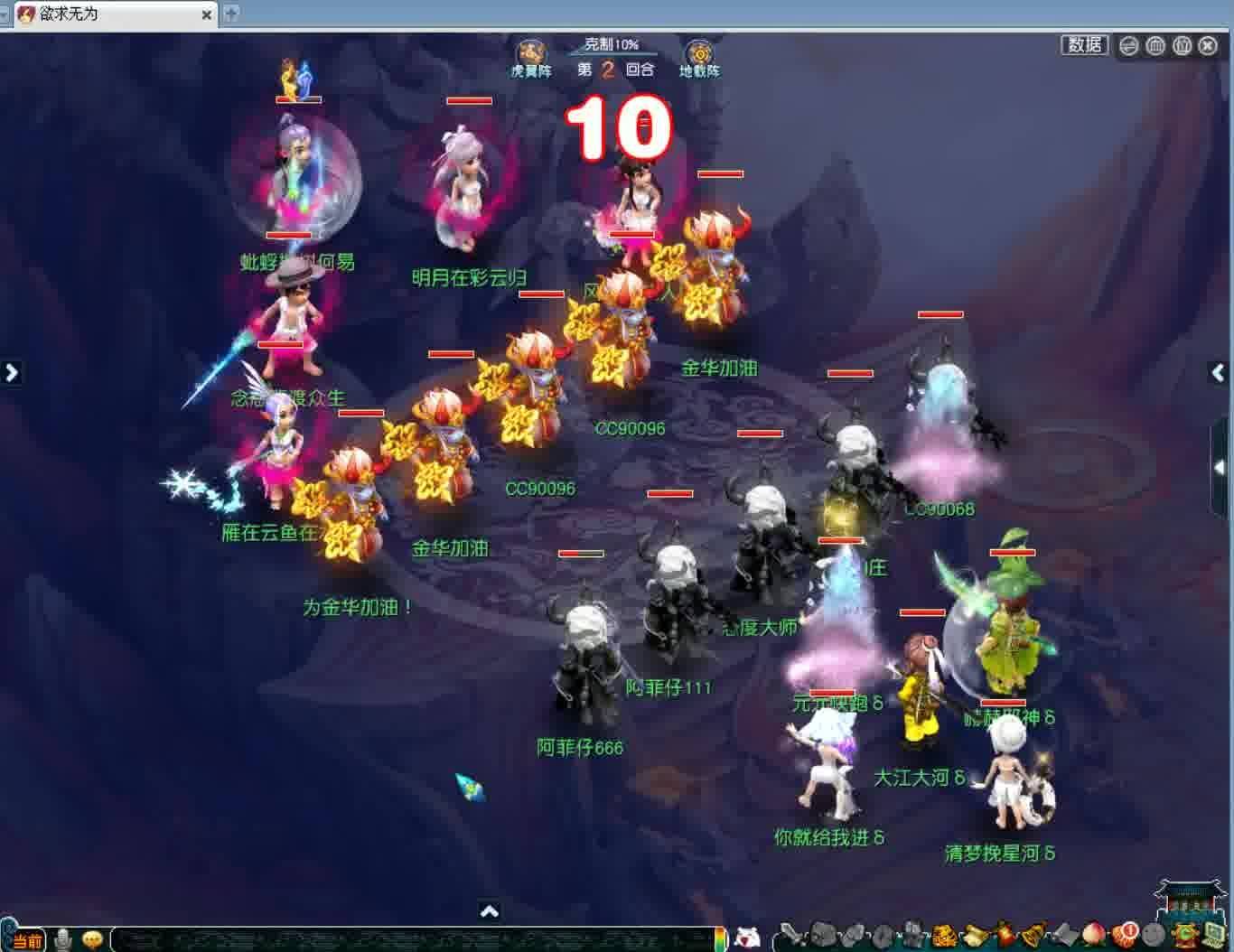Expand the right side panel arrow
The width and height of the screenshot is (1234, 952).
tap(1218, 372)
